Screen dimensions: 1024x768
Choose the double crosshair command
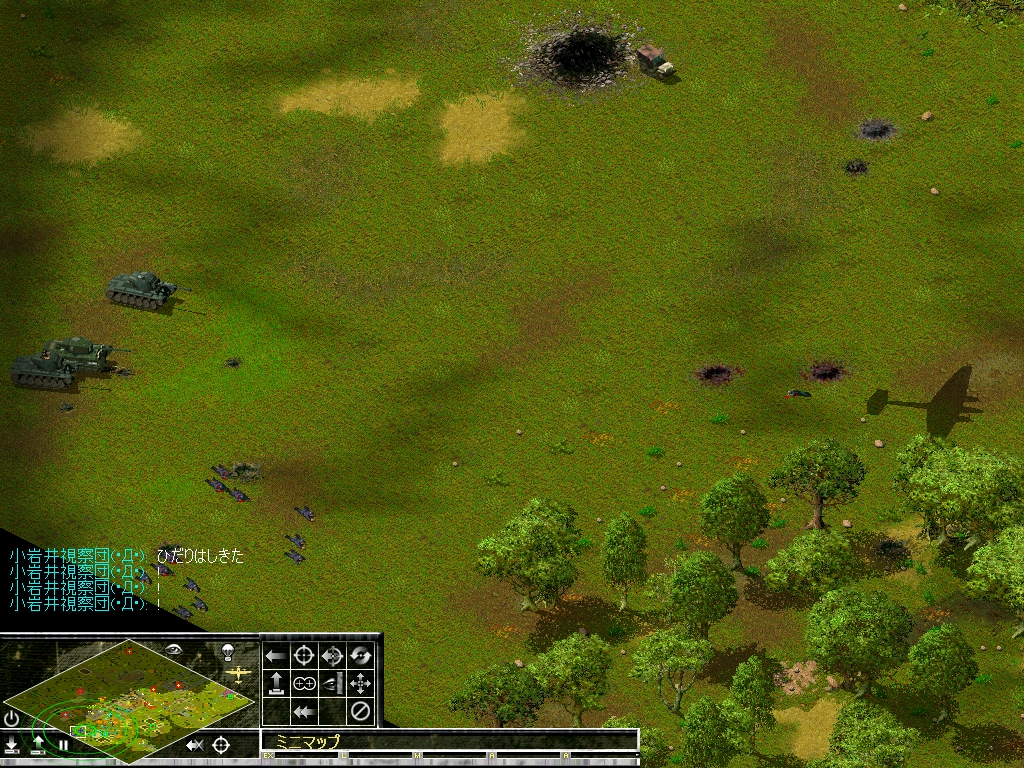(x=304, y=684)
